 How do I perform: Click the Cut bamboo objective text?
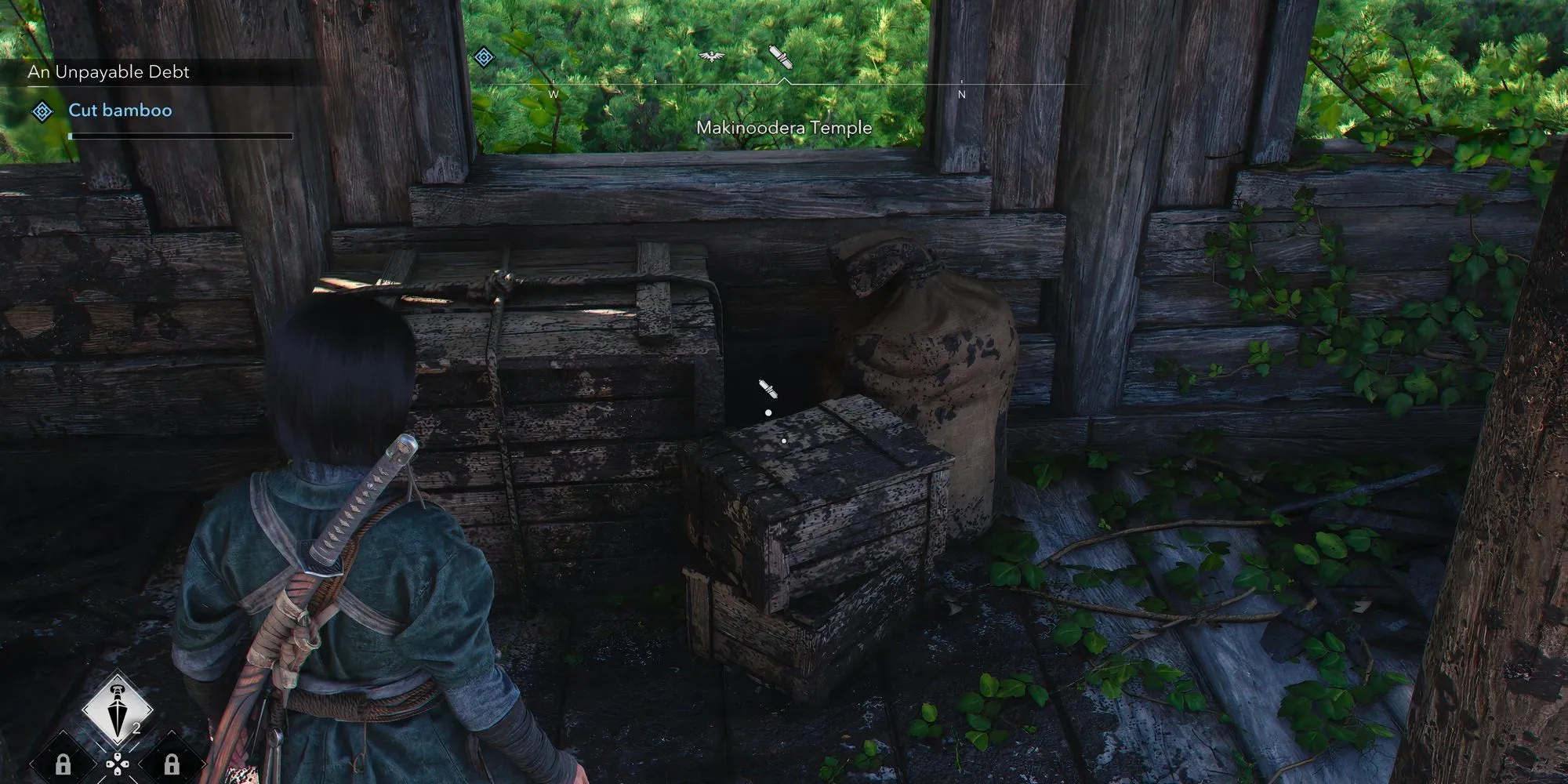click(x=120, y=111)
